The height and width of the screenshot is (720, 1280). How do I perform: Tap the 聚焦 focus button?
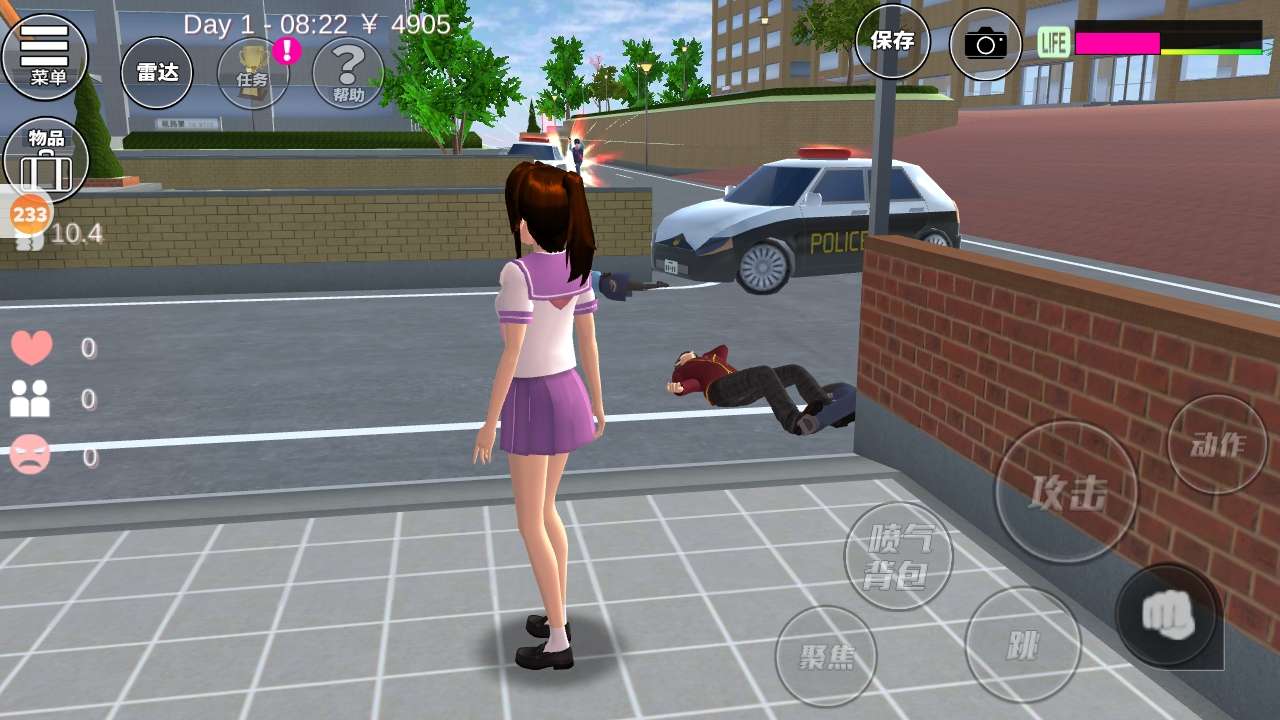[x=826, y=656]
